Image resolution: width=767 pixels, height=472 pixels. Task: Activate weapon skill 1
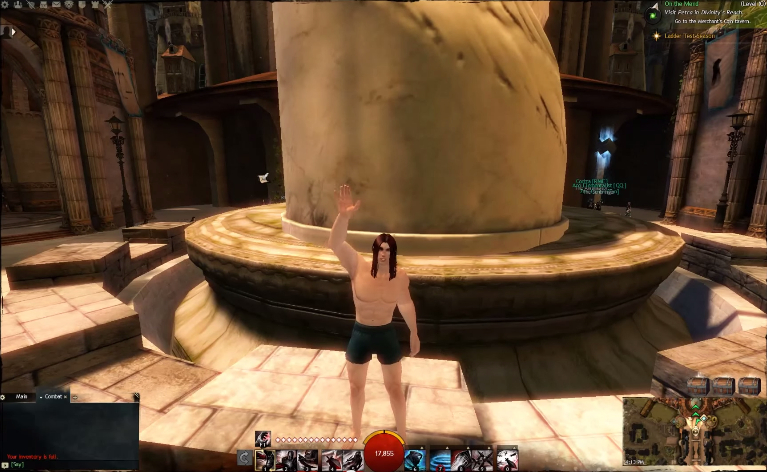coord(265,458)
